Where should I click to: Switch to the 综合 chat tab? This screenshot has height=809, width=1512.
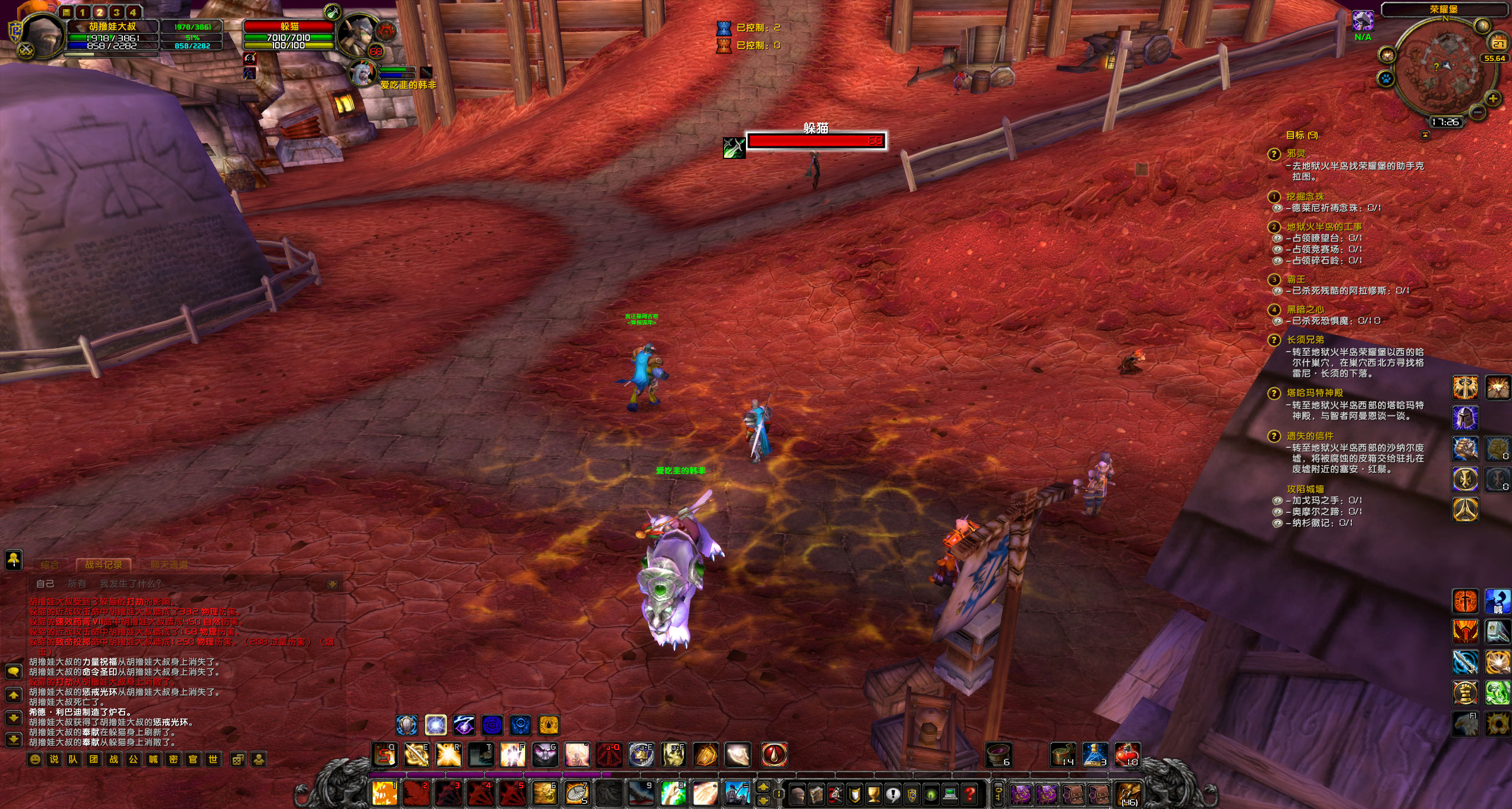[51, 565]
